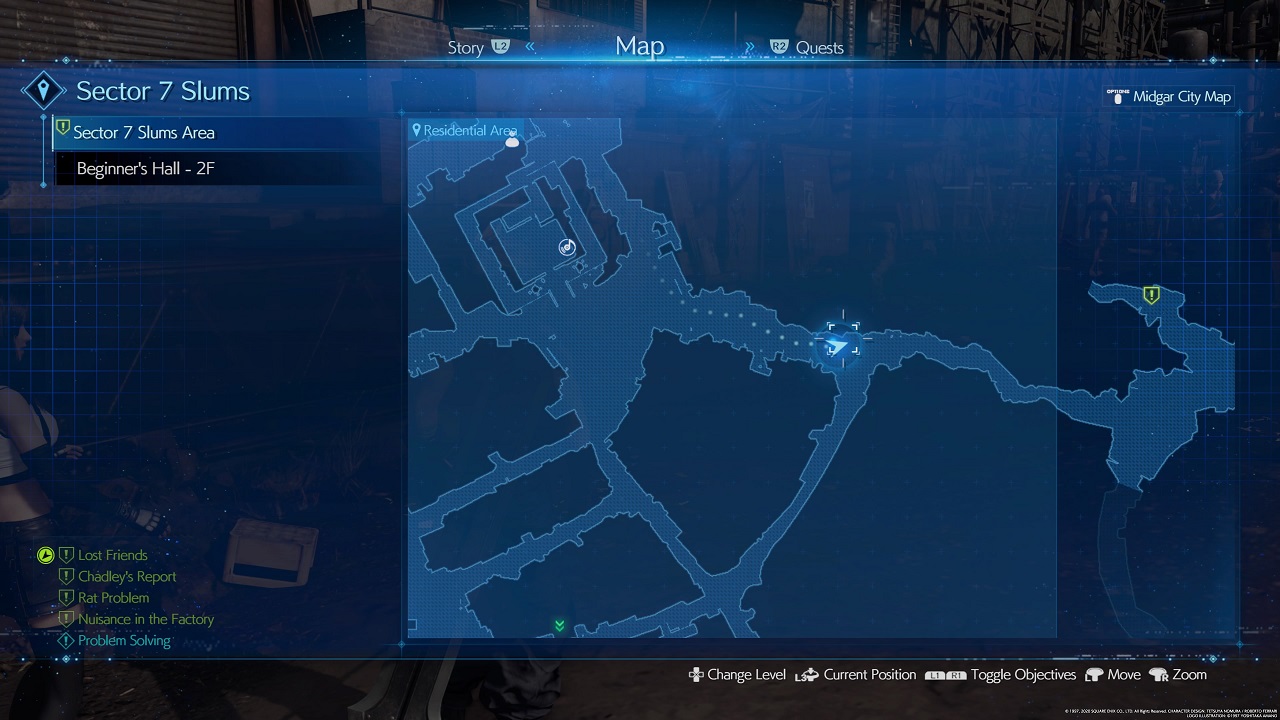Choose the Rat Problem quest entry

coord(113,598)
